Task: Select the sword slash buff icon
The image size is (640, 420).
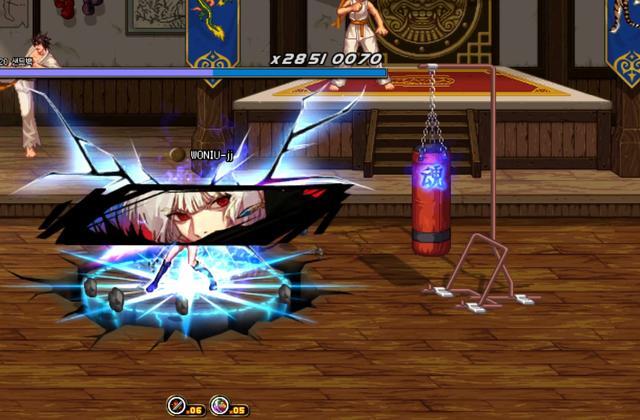Action: [x=176, y=406]
